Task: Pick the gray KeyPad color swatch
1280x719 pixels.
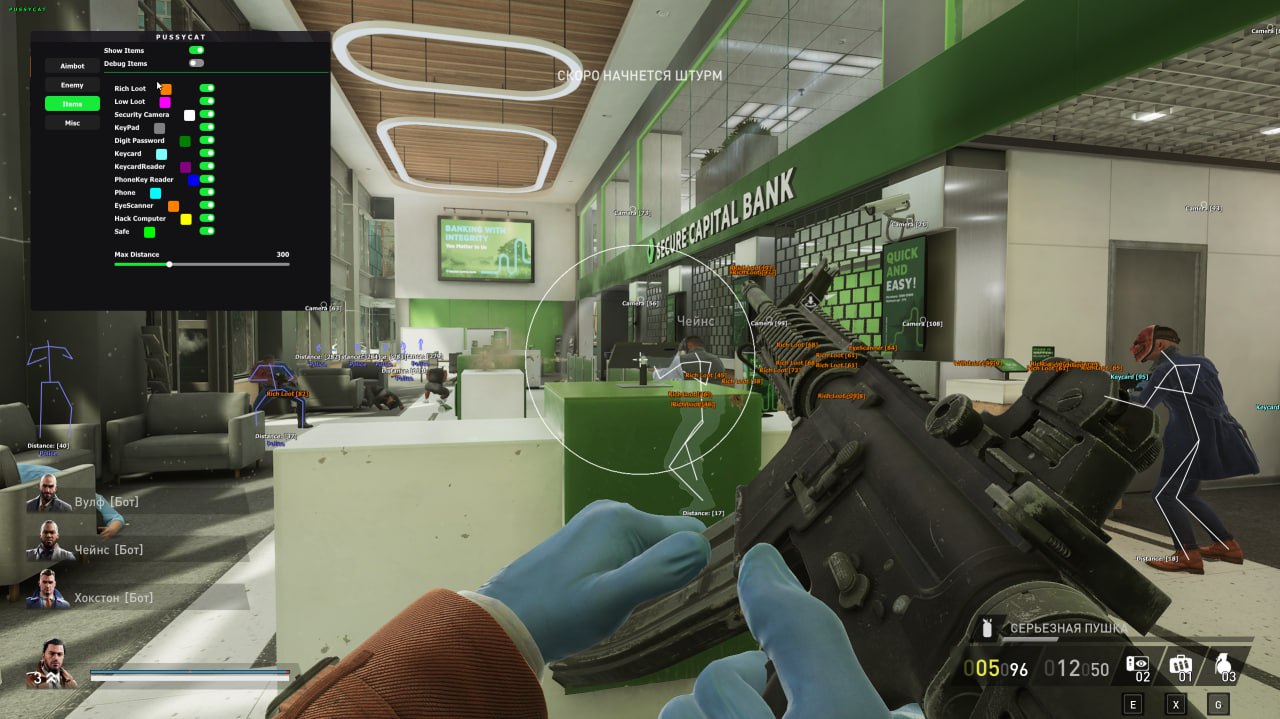Action: pyautogui.click(x=159, y=128)
